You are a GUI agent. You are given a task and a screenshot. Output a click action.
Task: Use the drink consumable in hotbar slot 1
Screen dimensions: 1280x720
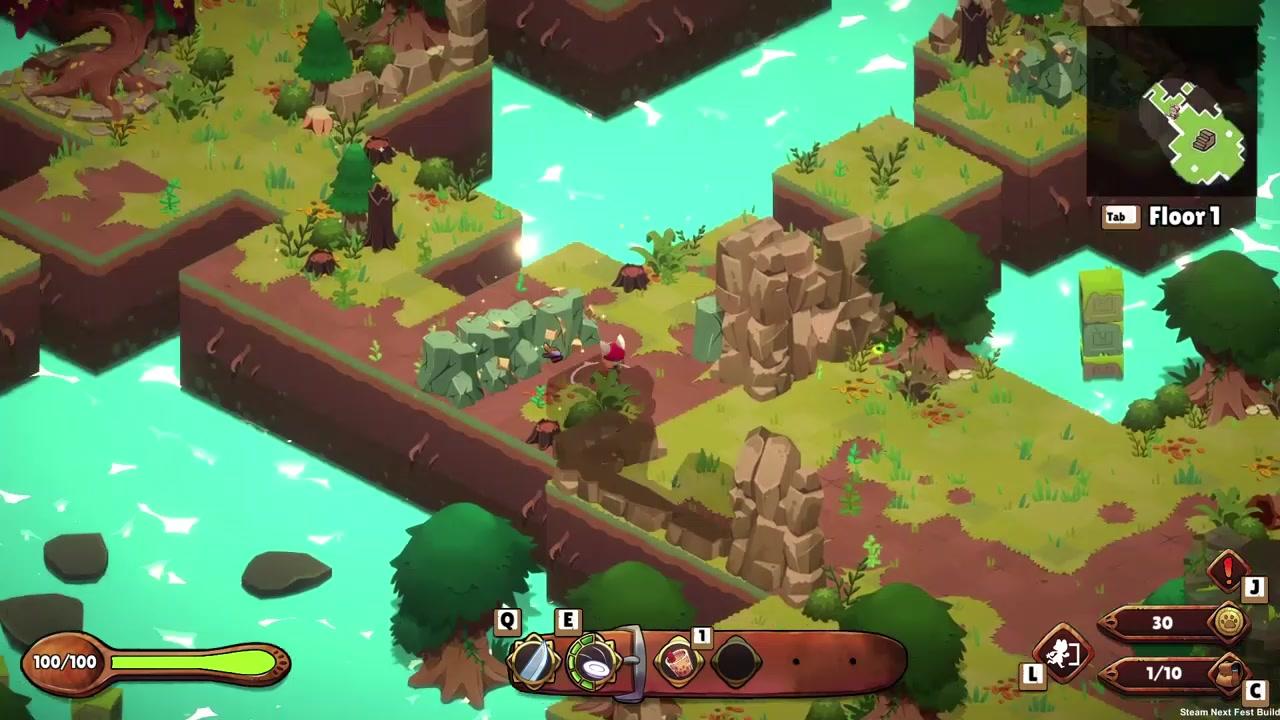(678, 662)
